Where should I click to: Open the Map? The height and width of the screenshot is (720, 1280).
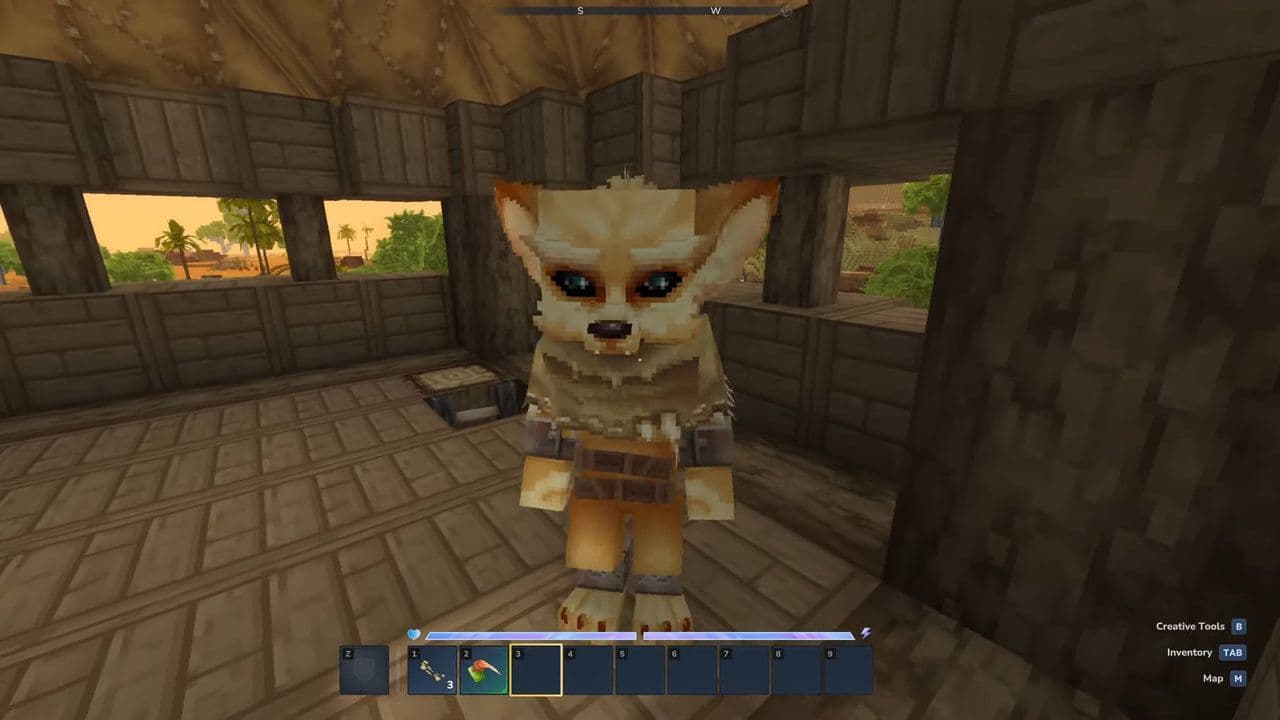pos(1212,678)
